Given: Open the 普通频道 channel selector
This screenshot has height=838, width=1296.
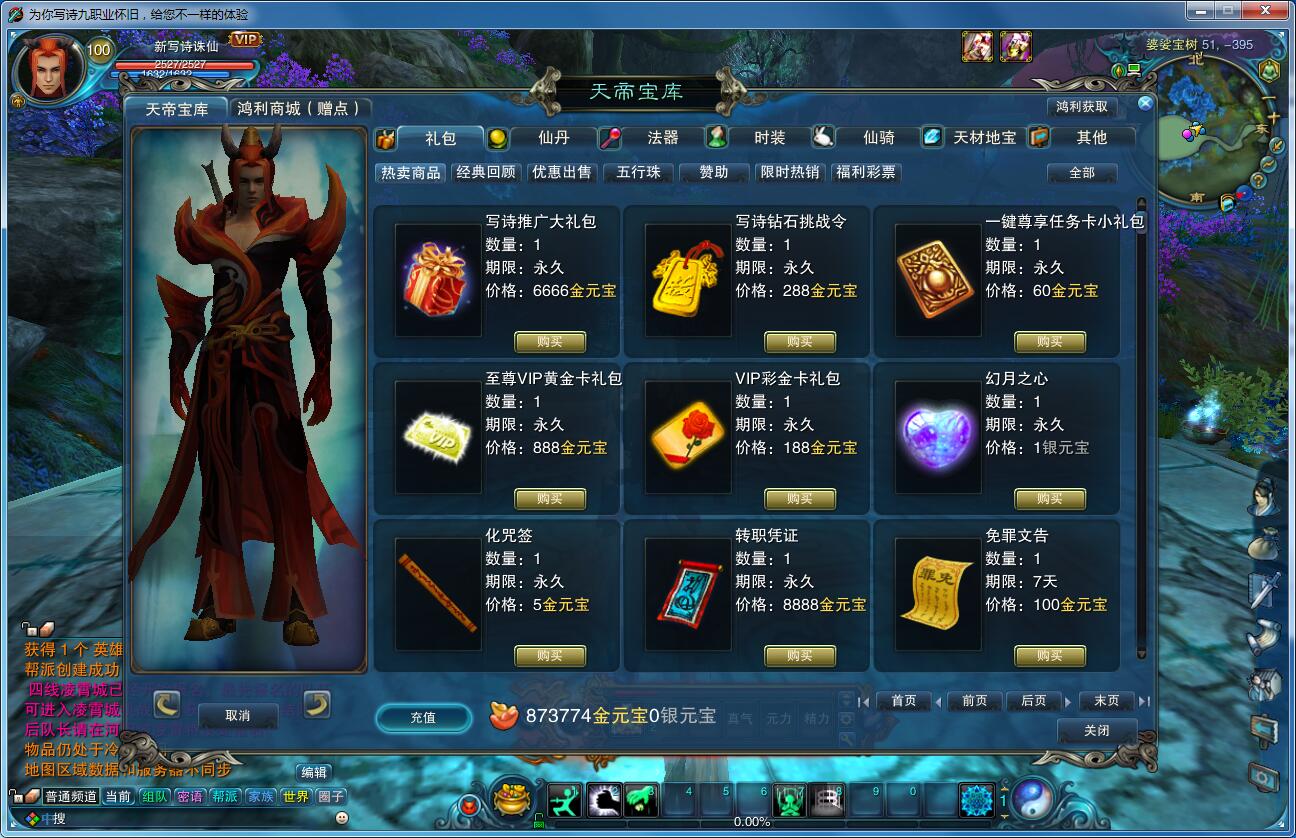Looking at the screenshot, I should click(72, 795).
